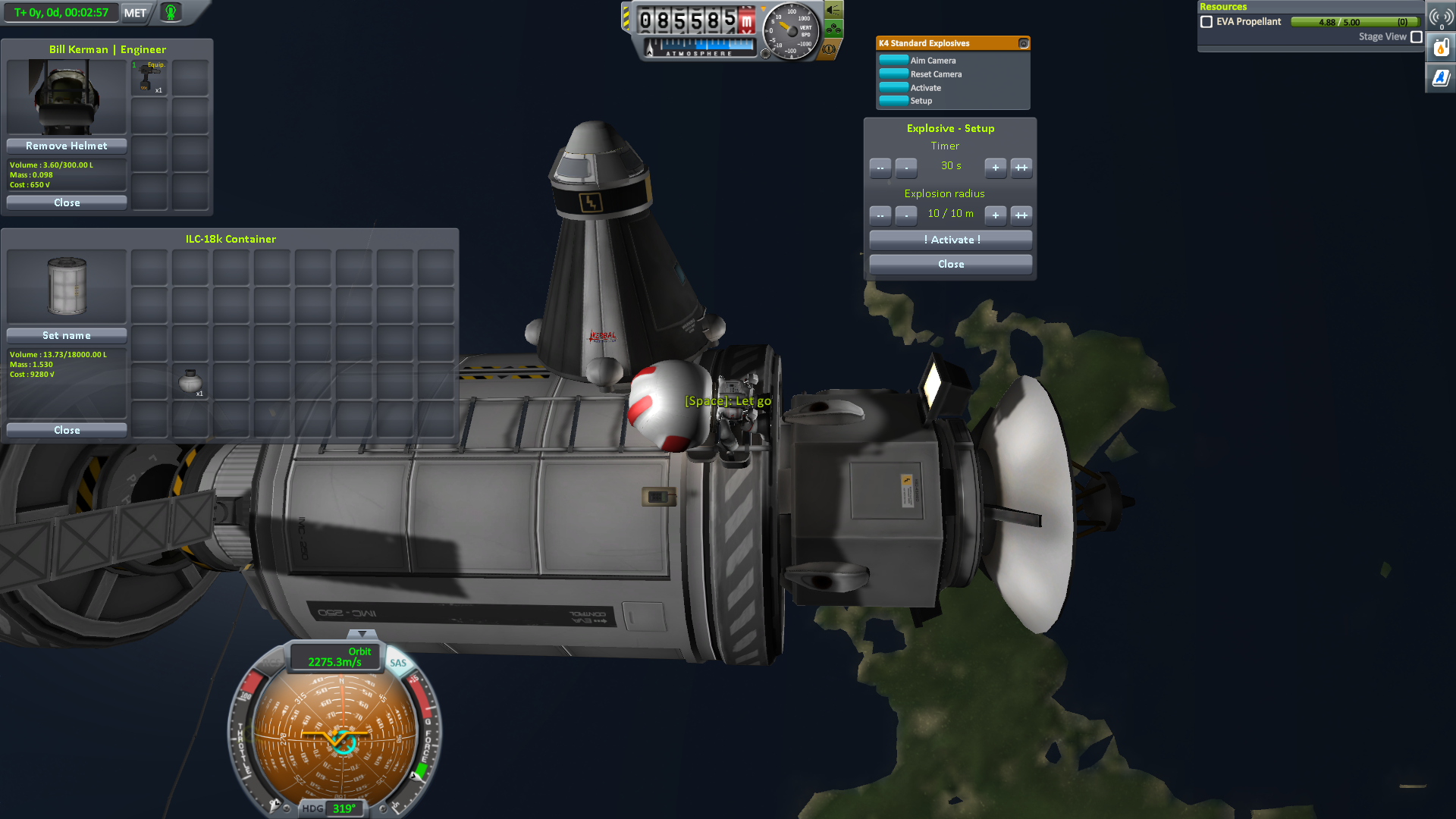Decrease the explosive timer with the double minus
Viewport: 1456px width, 819px height.
(880, 168)
